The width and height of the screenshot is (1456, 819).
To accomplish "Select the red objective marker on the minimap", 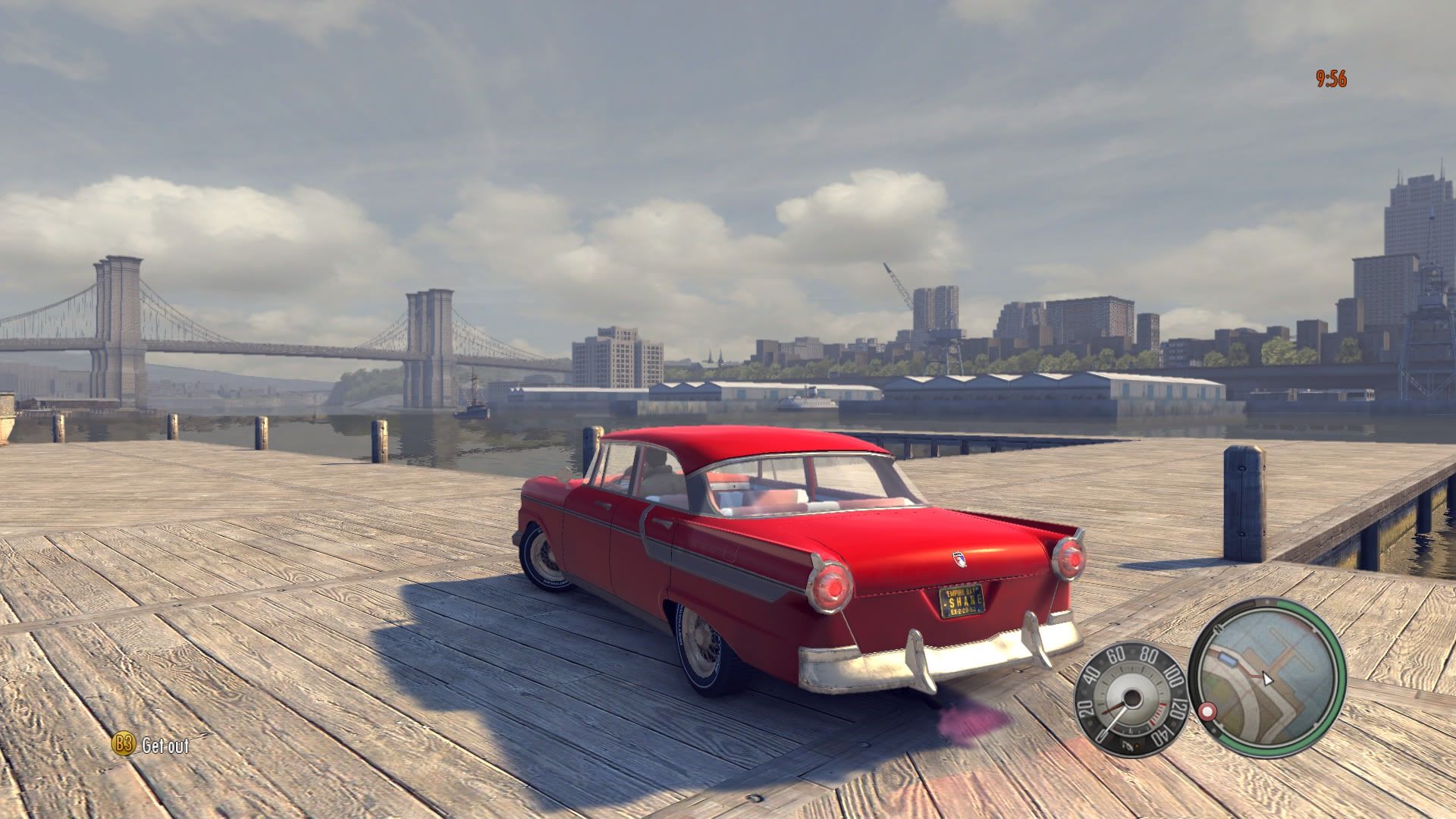I will pyautogui.click(x=1206, y=712).
